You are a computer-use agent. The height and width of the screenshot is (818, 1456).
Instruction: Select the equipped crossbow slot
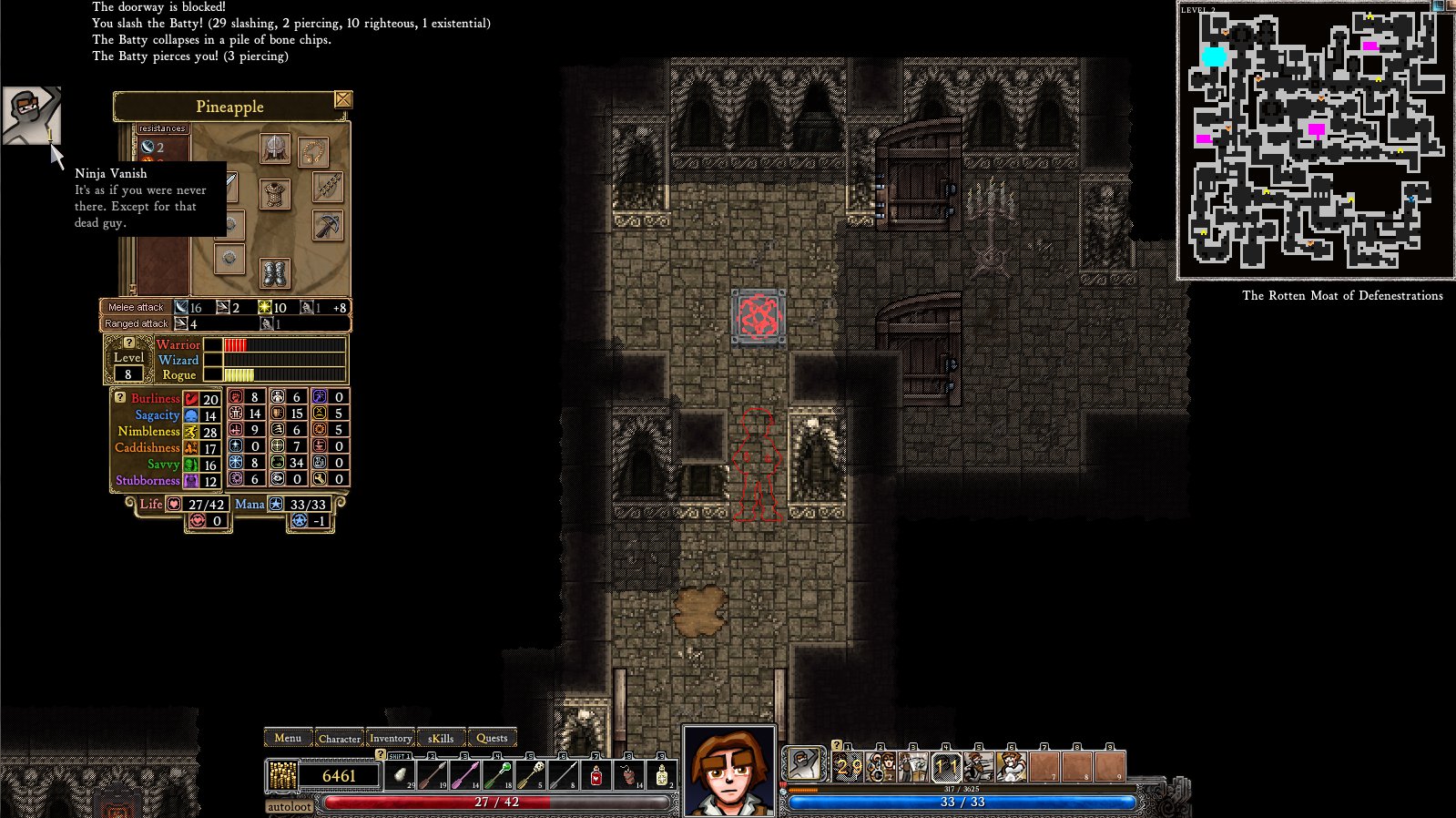click(328, 225)
